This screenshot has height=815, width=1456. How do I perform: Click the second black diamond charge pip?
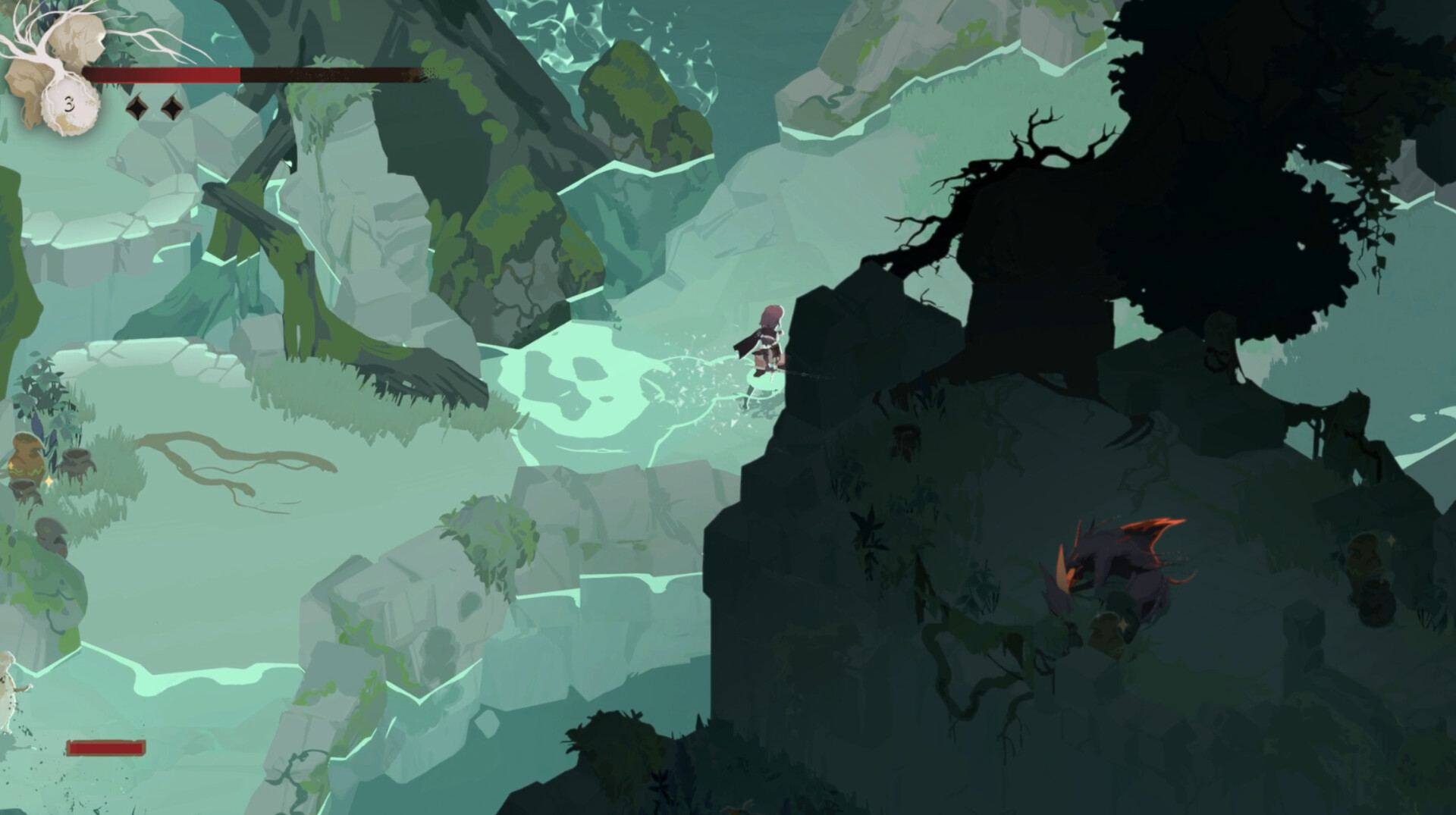click(x=173, y=106)
